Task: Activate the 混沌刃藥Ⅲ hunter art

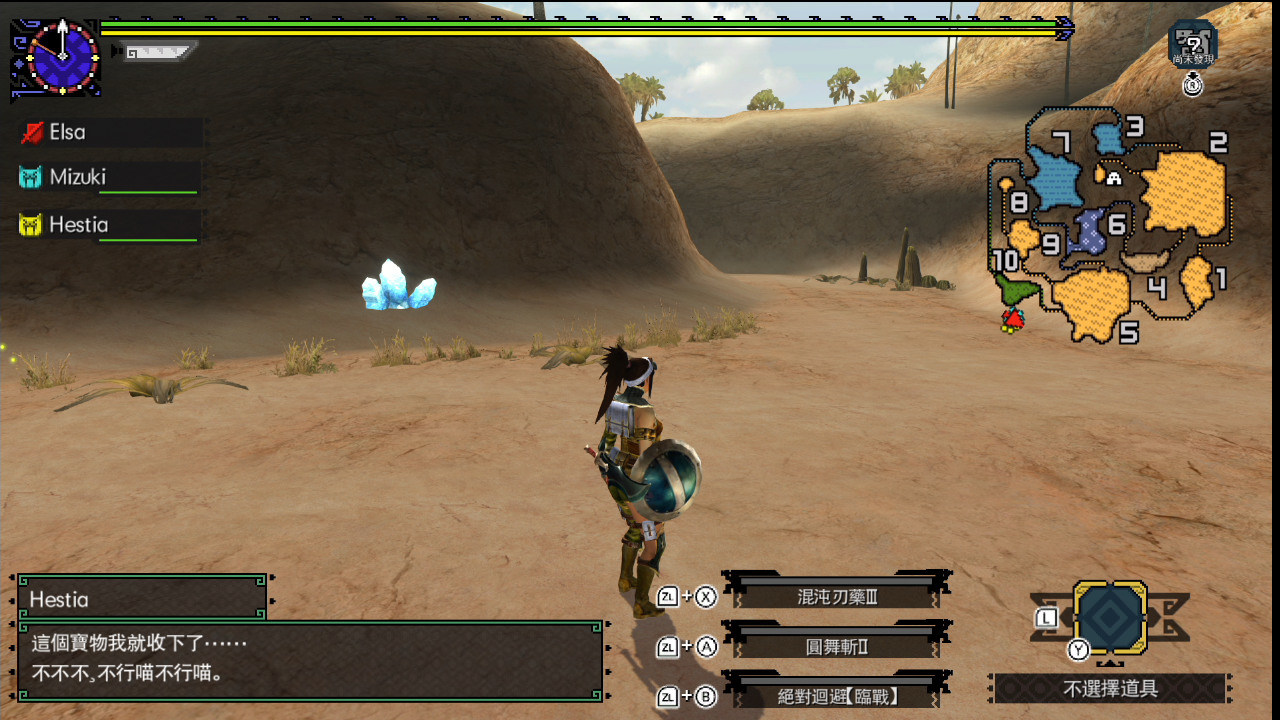Action: (837, 597)
